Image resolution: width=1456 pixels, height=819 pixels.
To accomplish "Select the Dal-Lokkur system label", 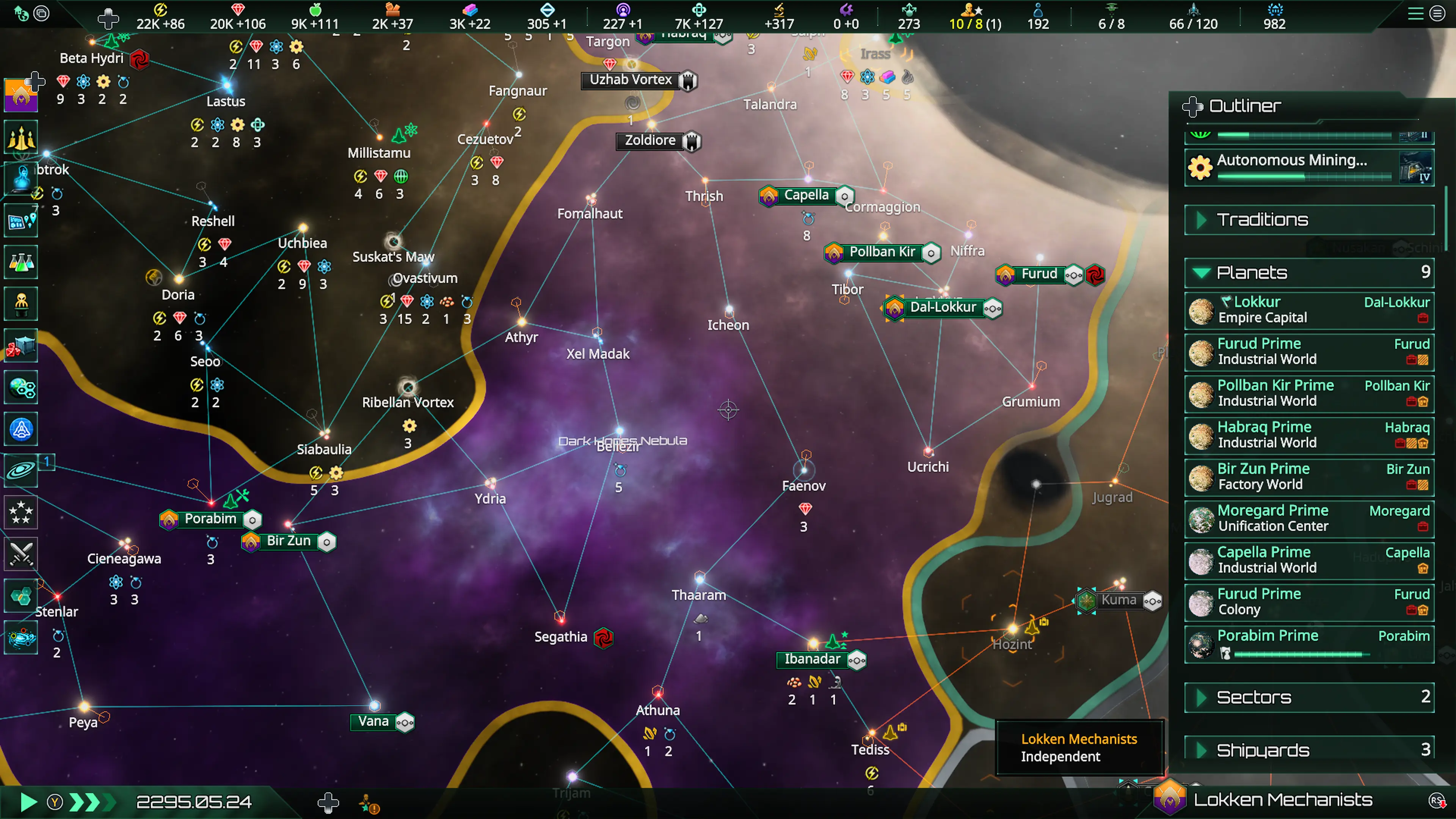I will pyautogui.click(x=942, y=308).
